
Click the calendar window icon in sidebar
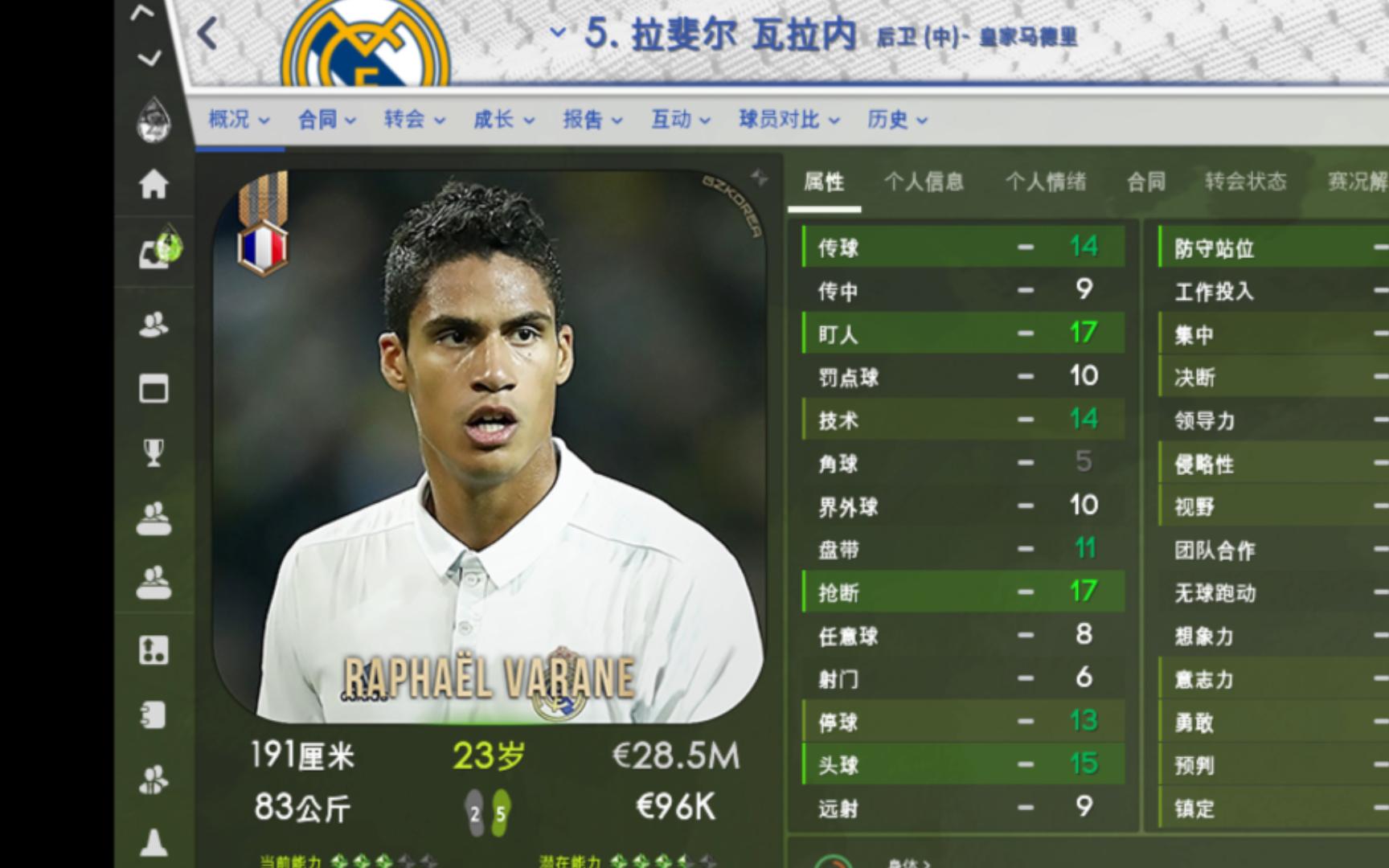point(154,389)
